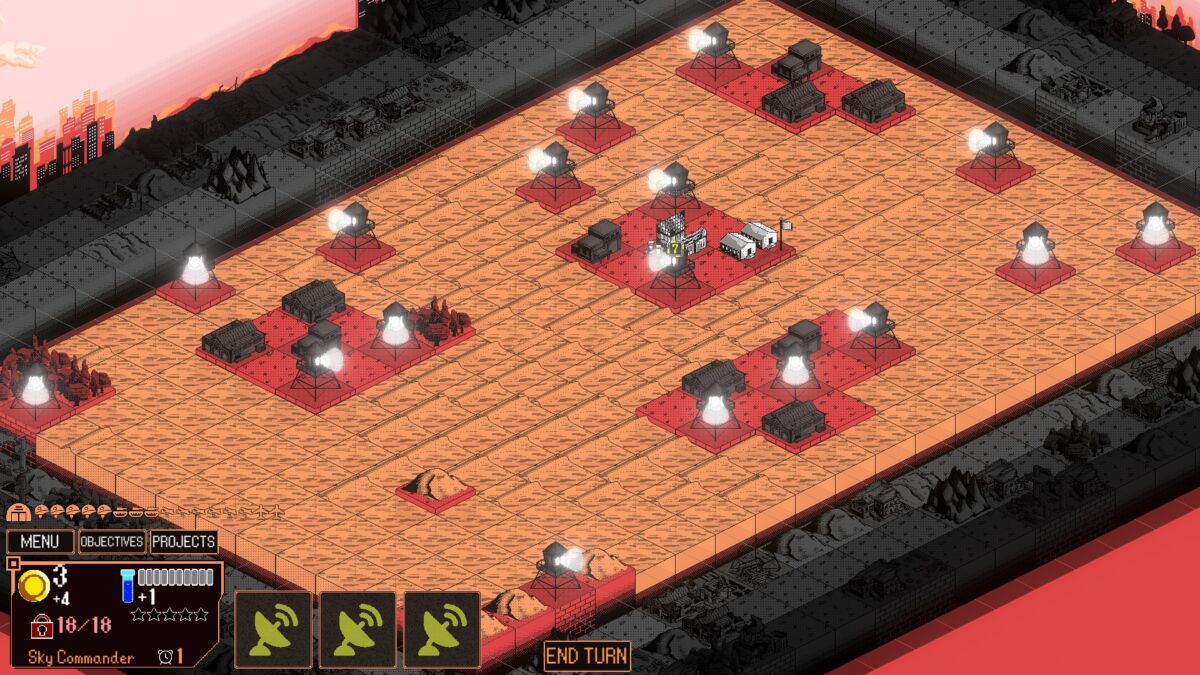Open the MENU button

pos(41,542)
